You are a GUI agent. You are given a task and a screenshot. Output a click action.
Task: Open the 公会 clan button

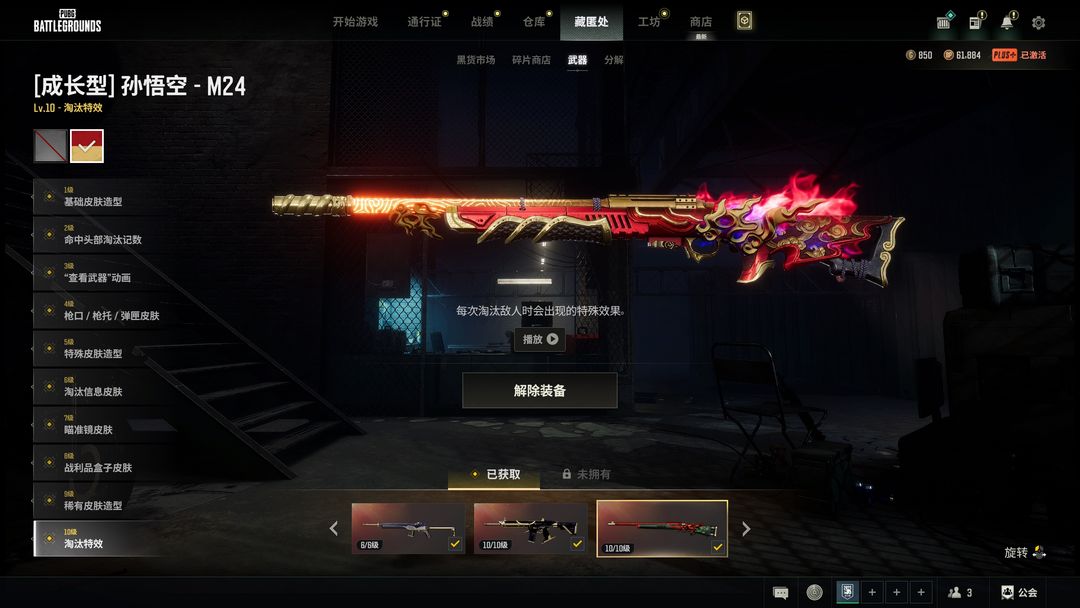1019,592
